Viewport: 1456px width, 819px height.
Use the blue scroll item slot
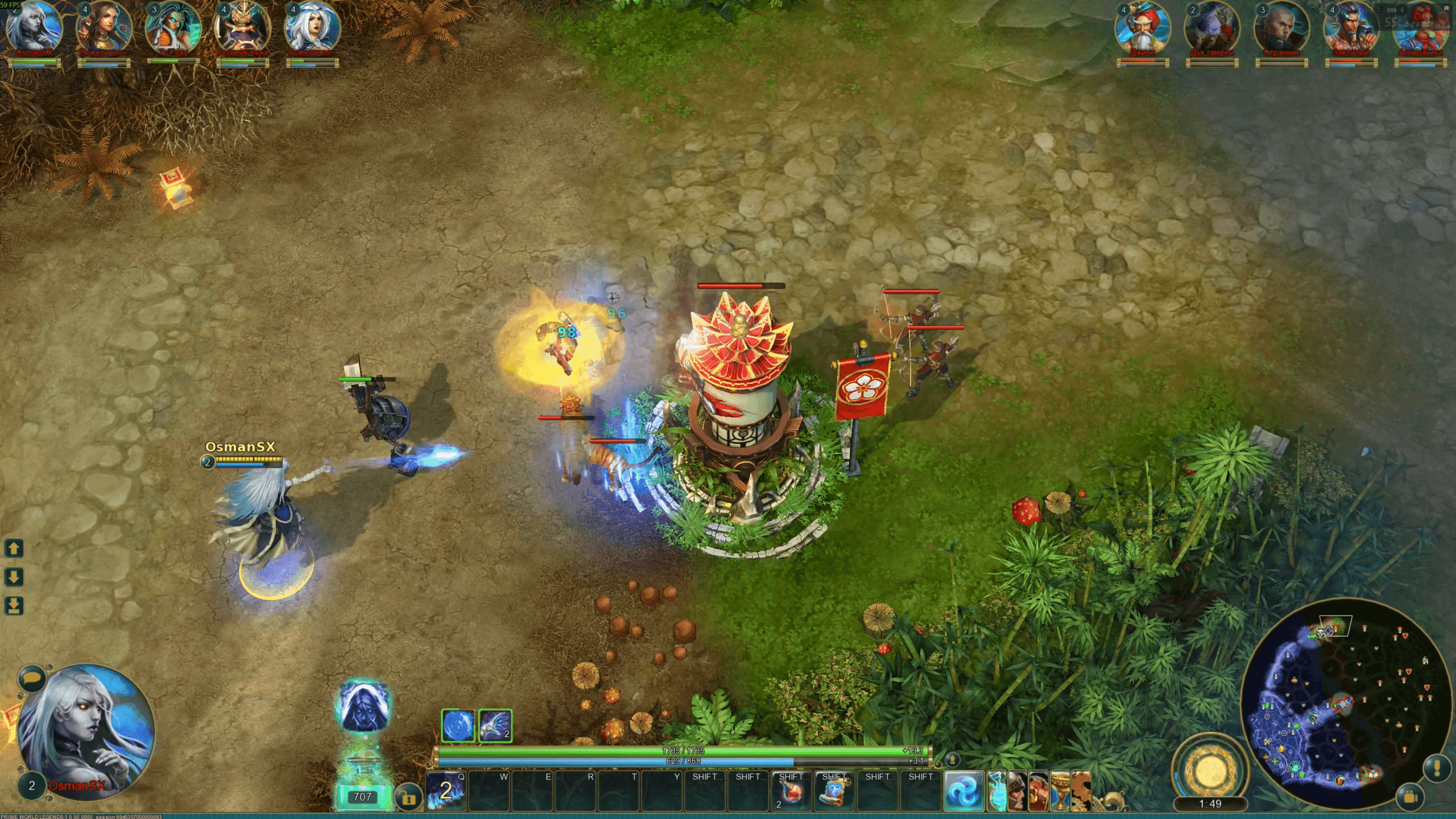pos(834,791)
